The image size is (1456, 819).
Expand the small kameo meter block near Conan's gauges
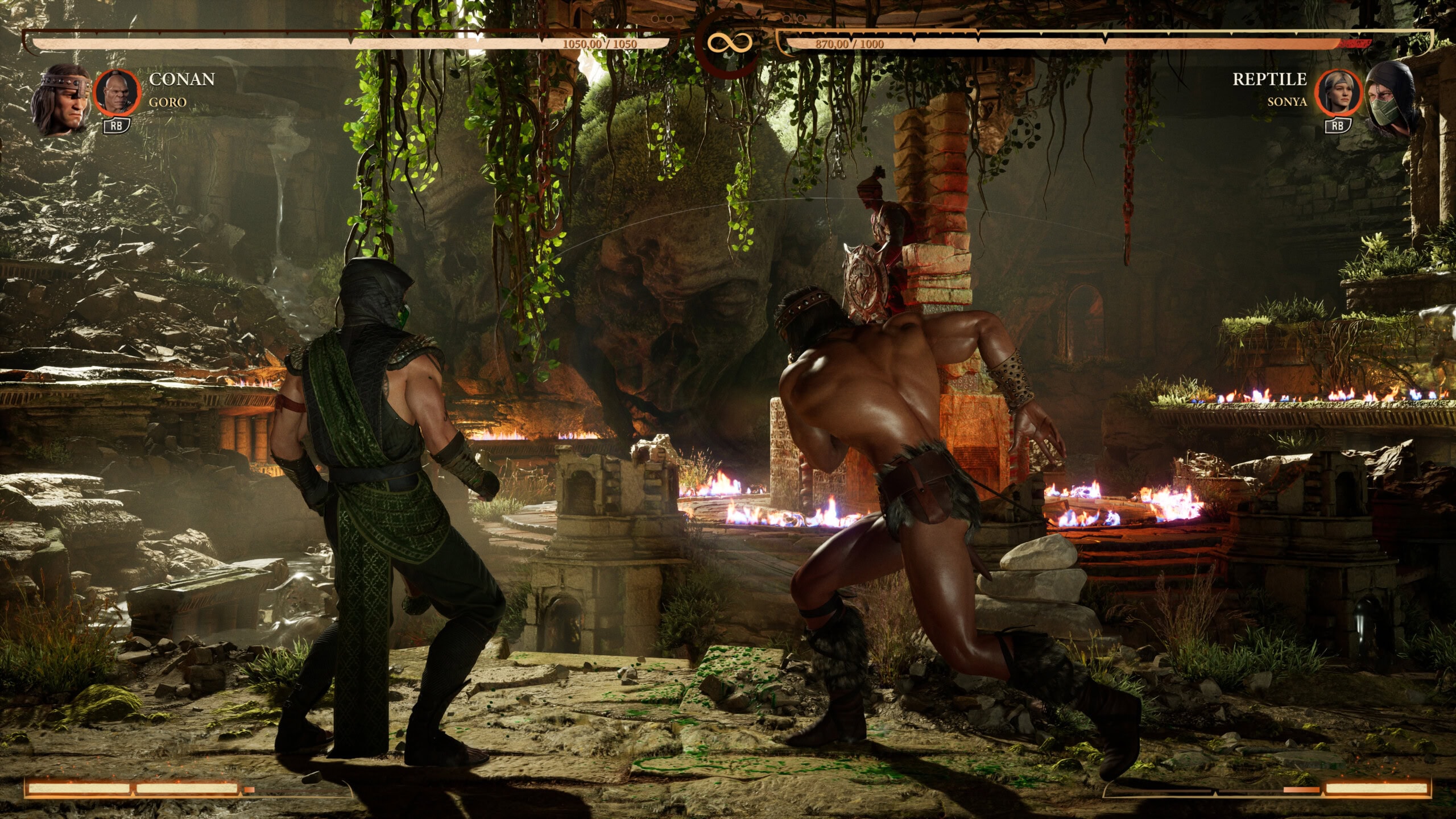(249, 788)
